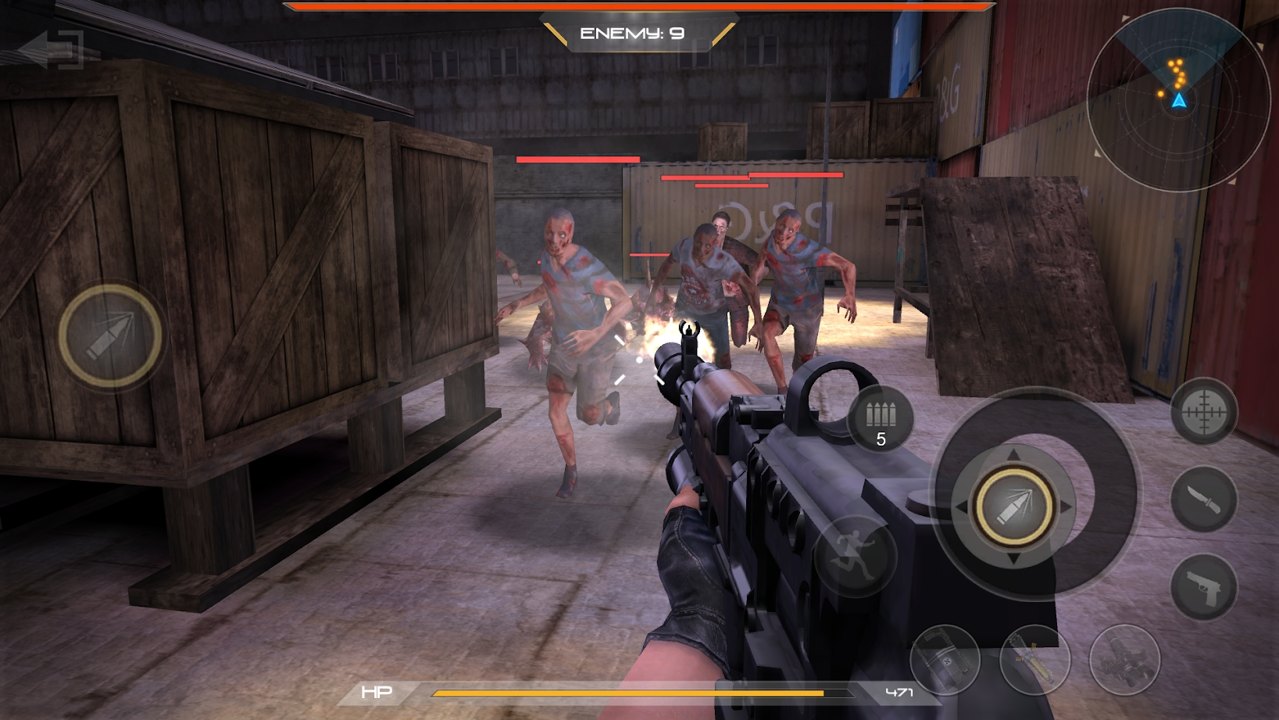Reload using the ammo clip button
1279x720 pixels.
(881, 418)
